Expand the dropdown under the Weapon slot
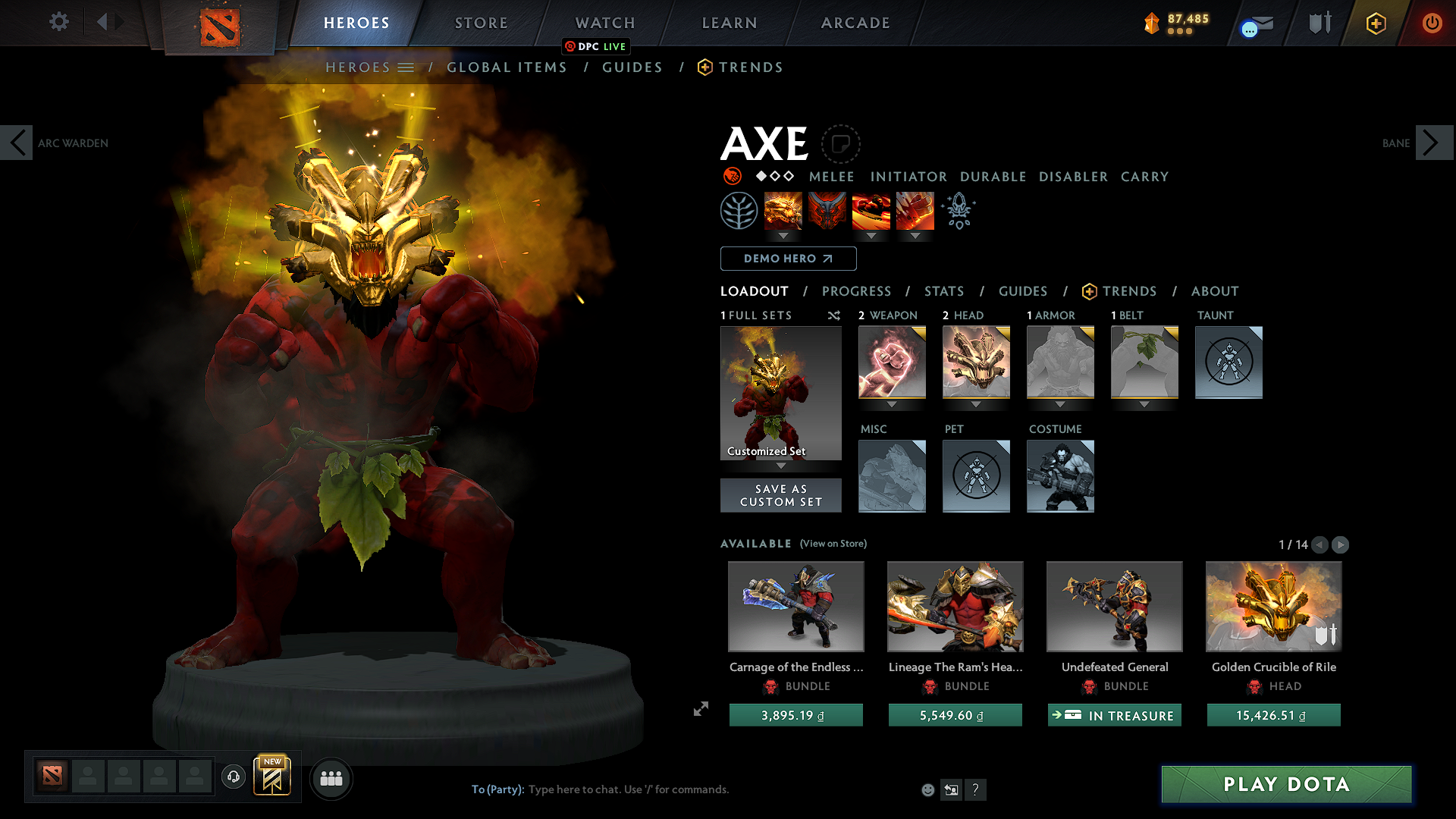1456x819 pixels. (x=892, y=404)
